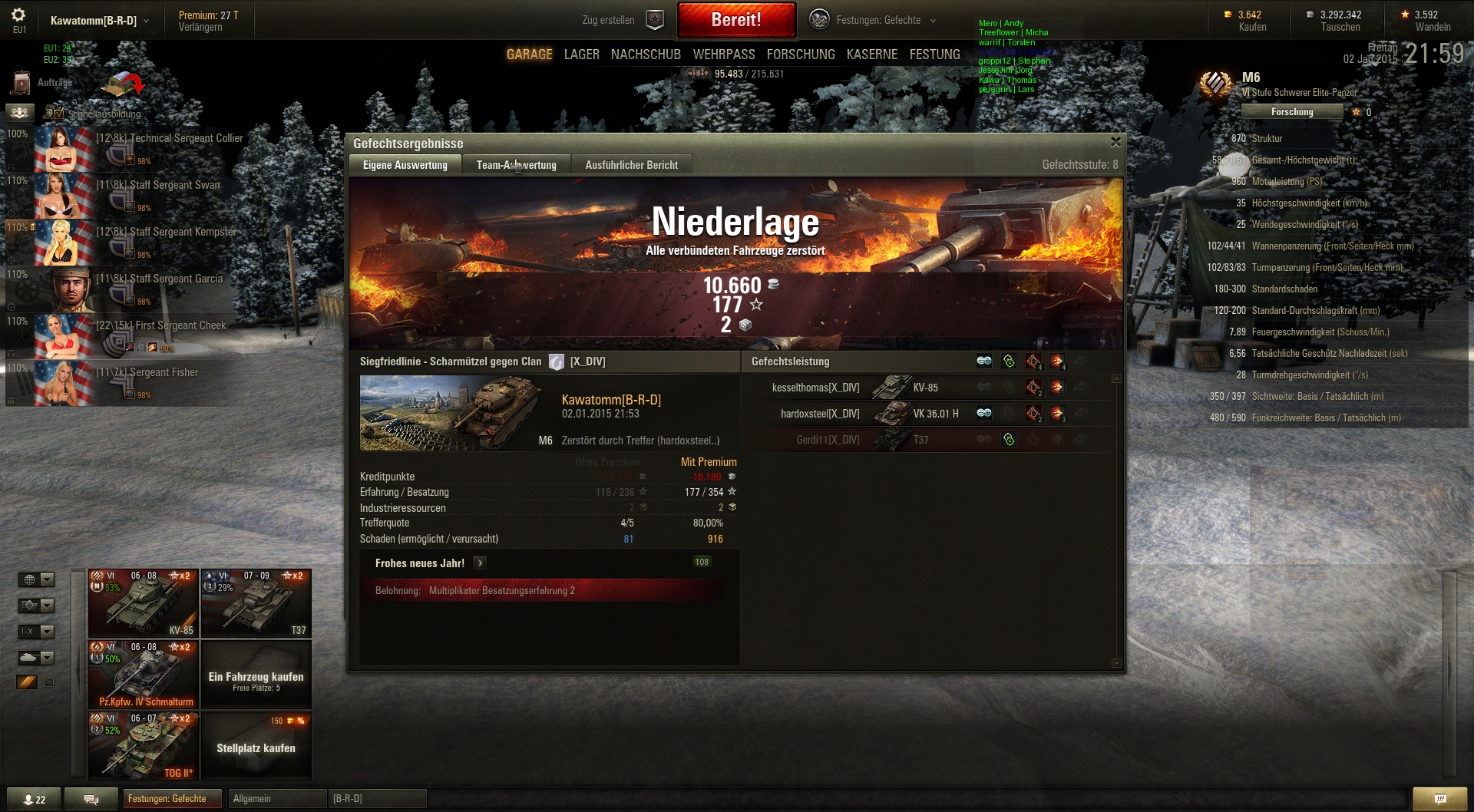Open the Ausführlicher Bericht tab

click(631, 165)
